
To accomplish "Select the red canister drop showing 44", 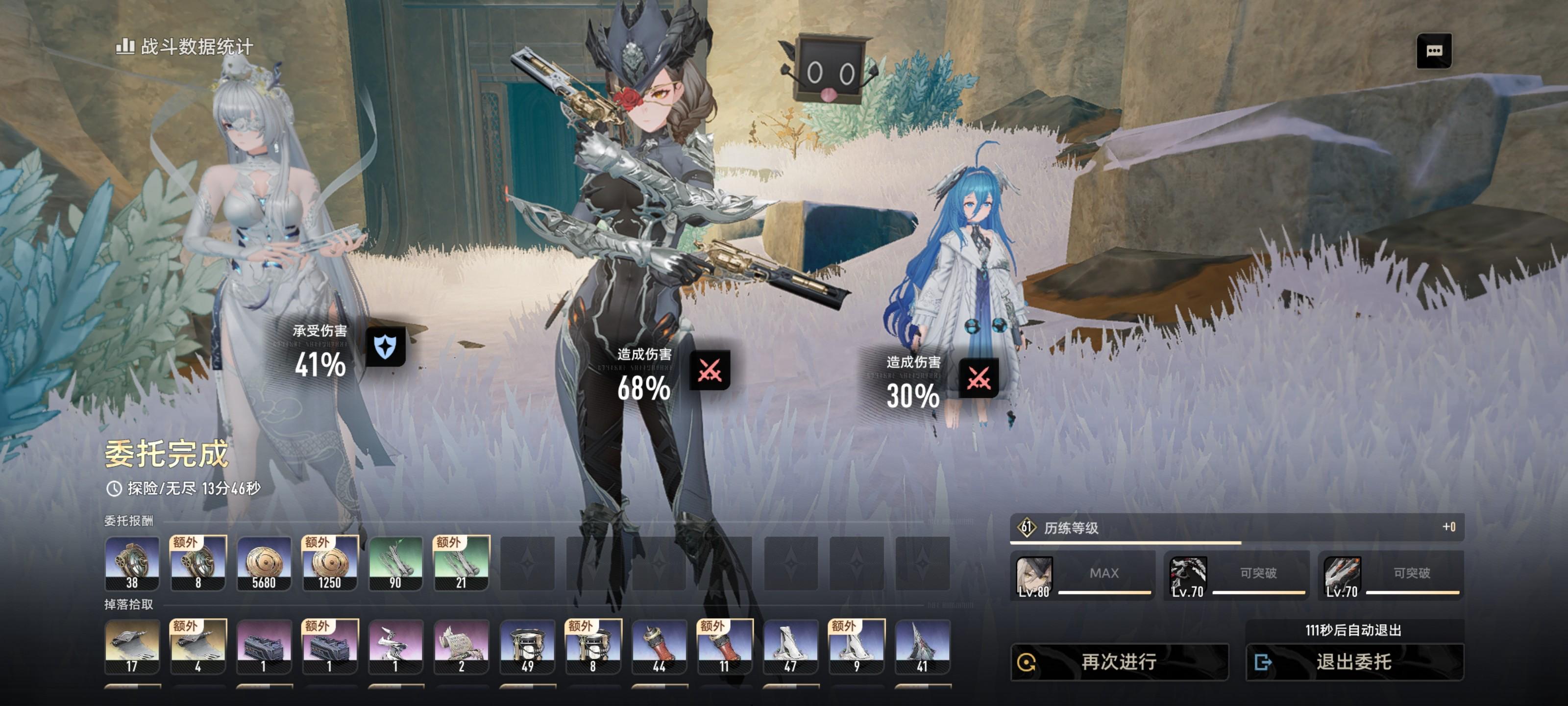I will [x=659, y=646].
